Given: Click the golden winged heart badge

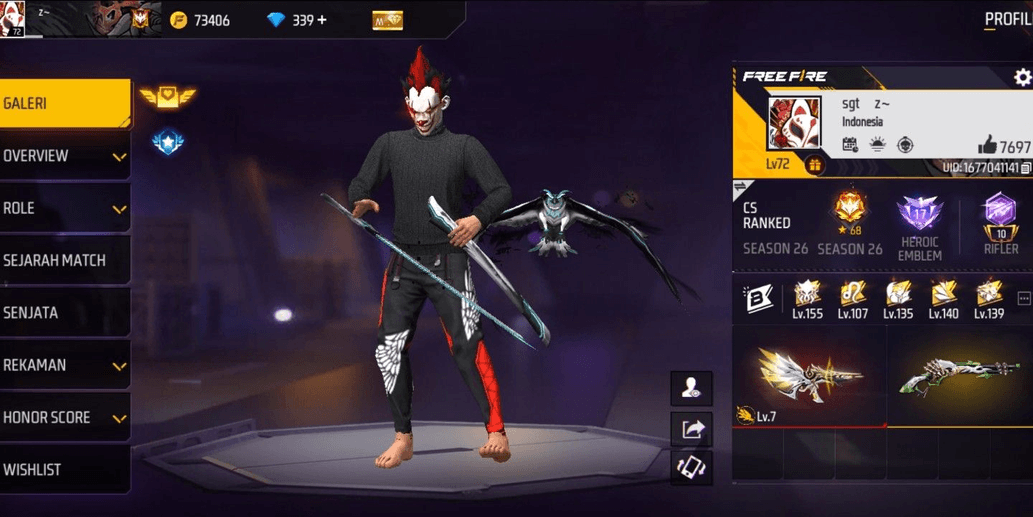Looking at the screenshot, I should 167,97.
